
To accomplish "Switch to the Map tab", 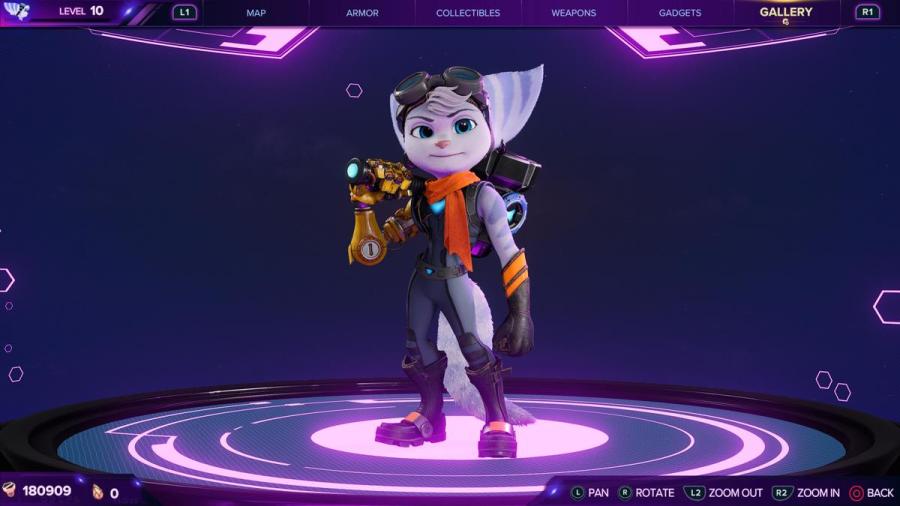I will coord(256,13).
